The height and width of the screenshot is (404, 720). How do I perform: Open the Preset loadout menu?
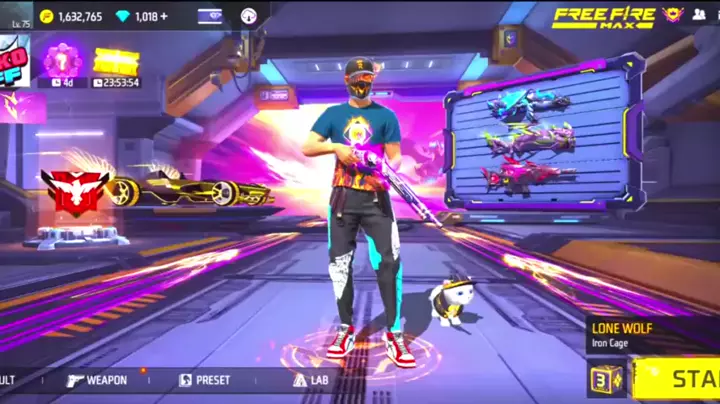[204, 380]
